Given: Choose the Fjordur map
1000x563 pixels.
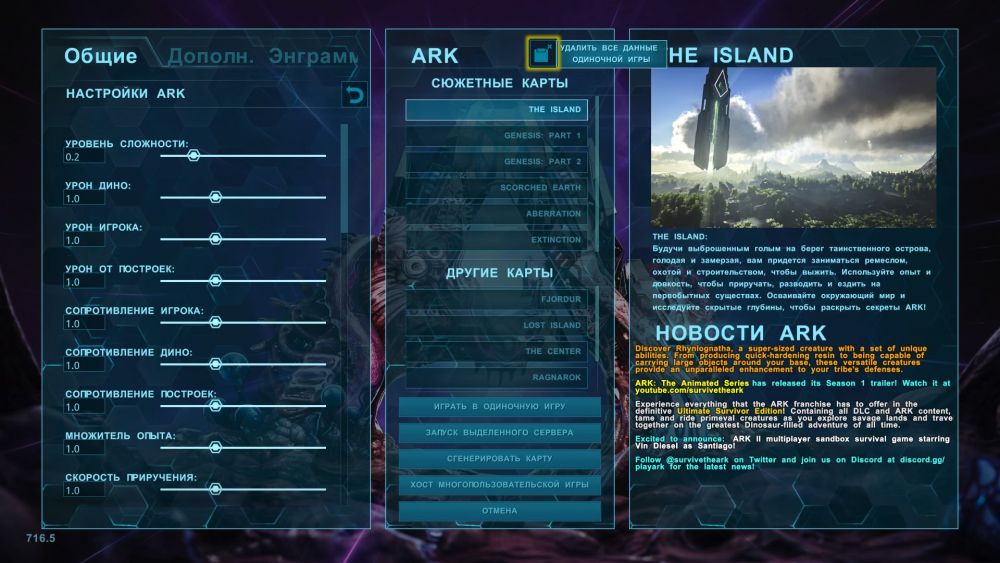Looking at the screenshot, I should (497, 299).
